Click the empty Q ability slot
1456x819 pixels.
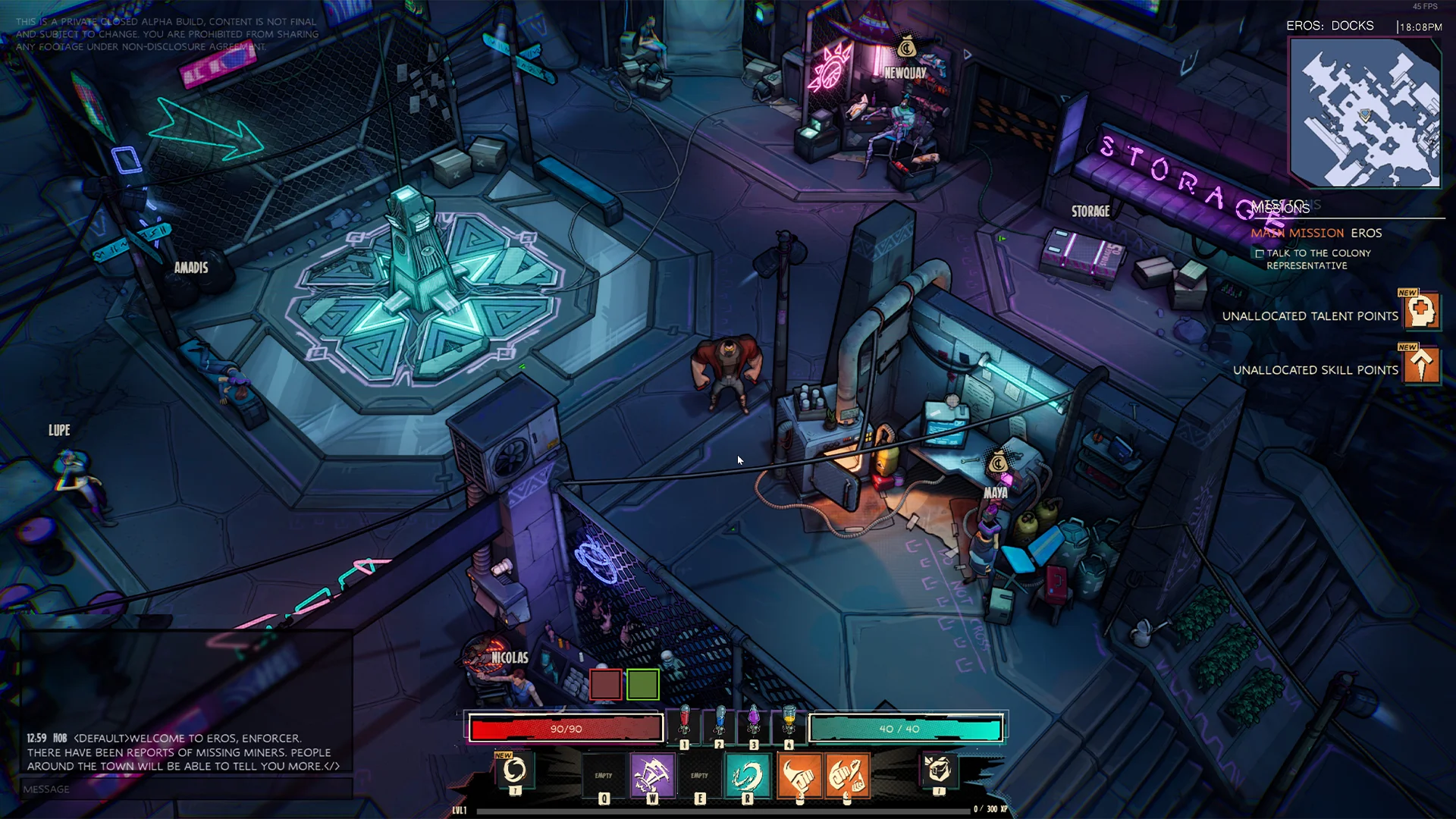(604, 775)
